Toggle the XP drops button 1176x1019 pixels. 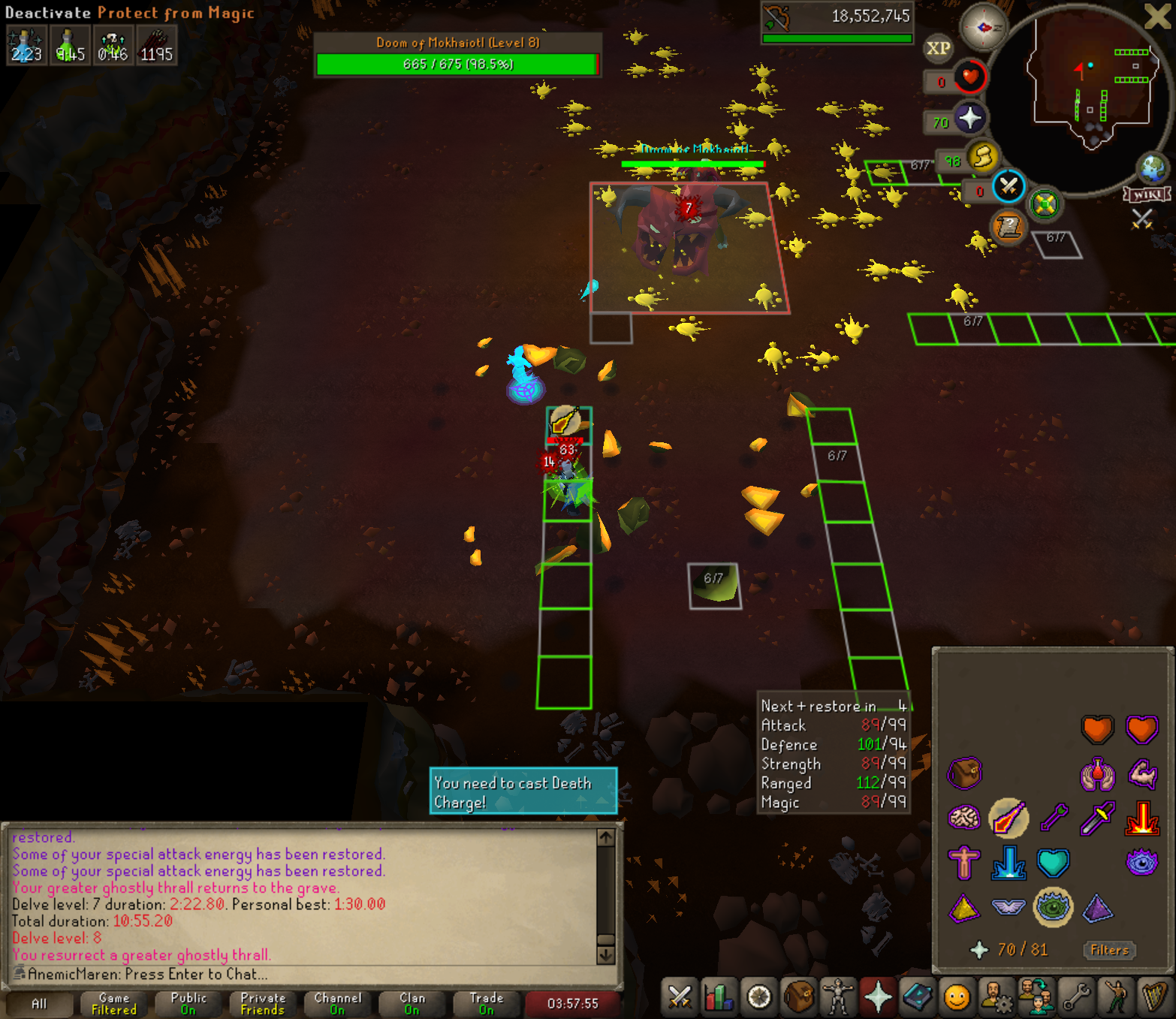[x=938, y=49]
